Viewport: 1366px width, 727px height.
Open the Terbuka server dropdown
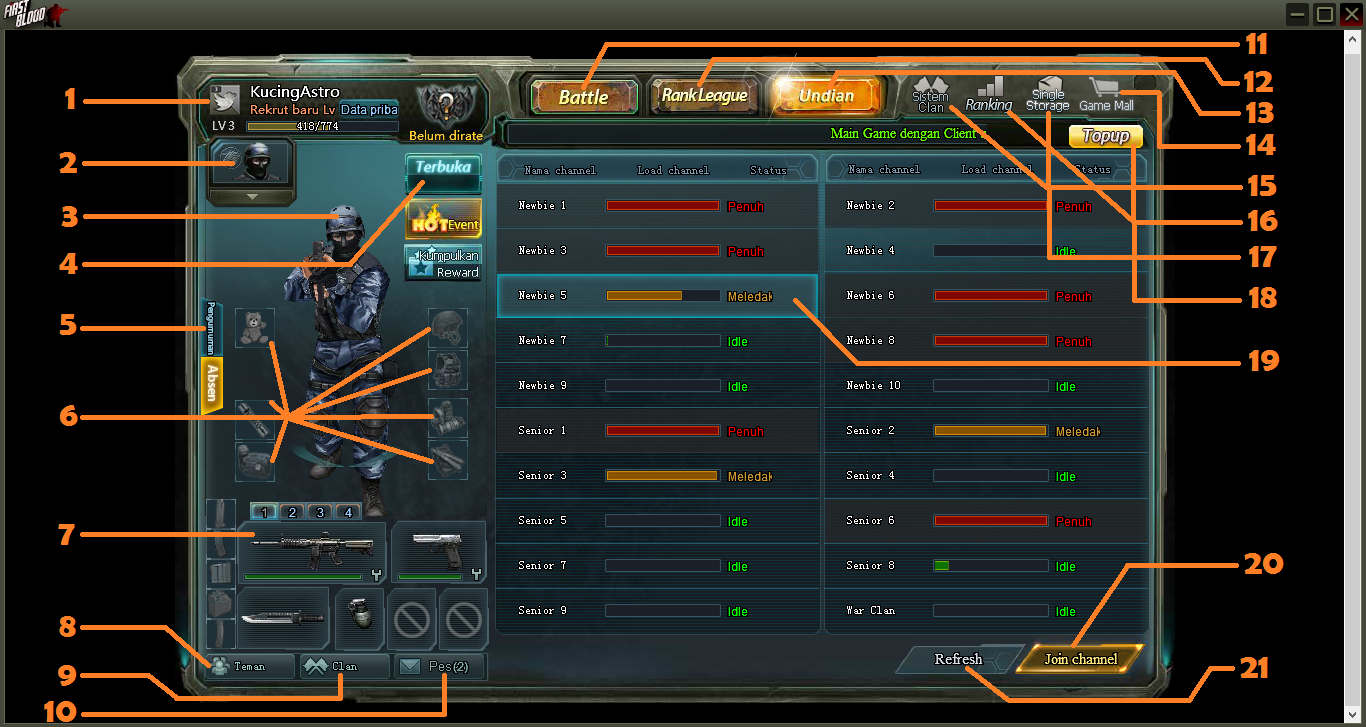(442, 170)
